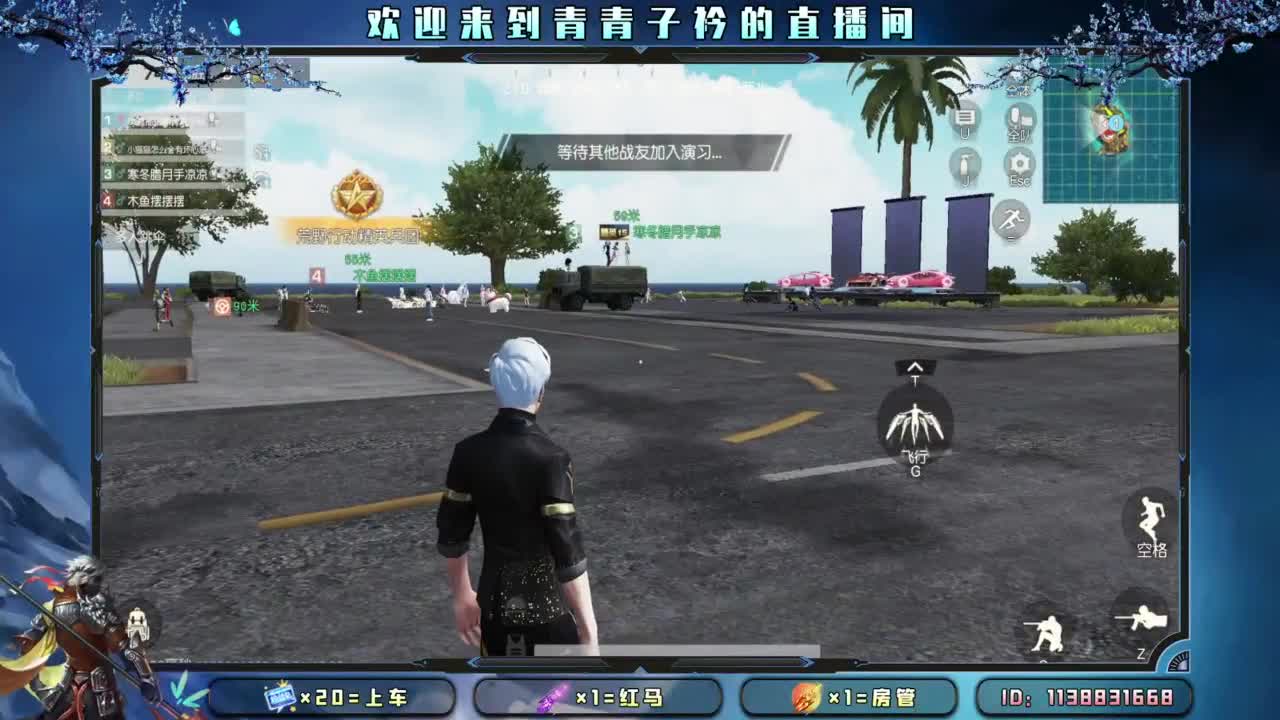The width and height of the screenshot is (1280, 720).
Task: Toggle the 全队 team voice microphone
Action: tap(1014, 117)
